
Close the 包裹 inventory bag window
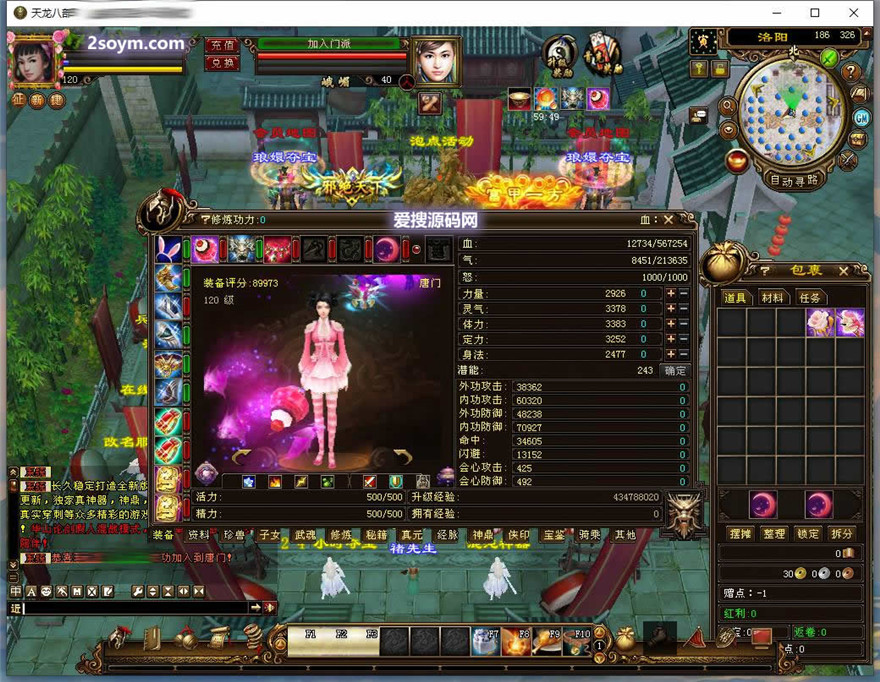pos(843,270)
